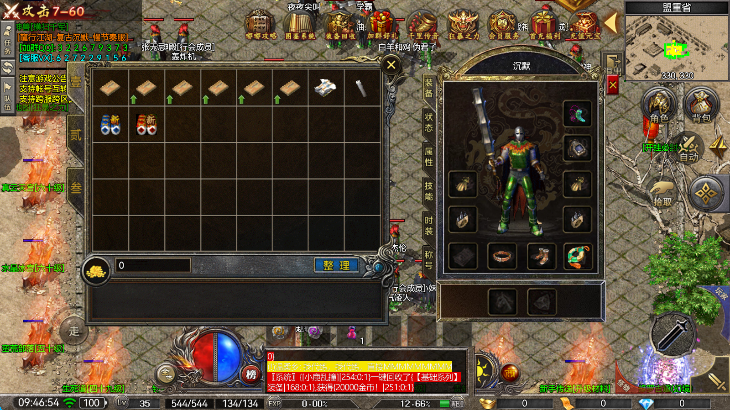This screenshot has width=730, height=410.
Task: Close the bag inventory window
Action: [392, 68]
